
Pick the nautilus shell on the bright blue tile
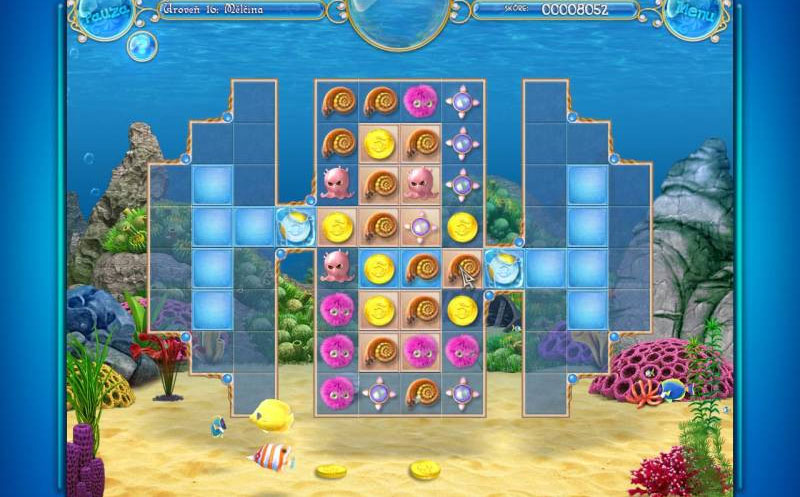tap(419, 267)
